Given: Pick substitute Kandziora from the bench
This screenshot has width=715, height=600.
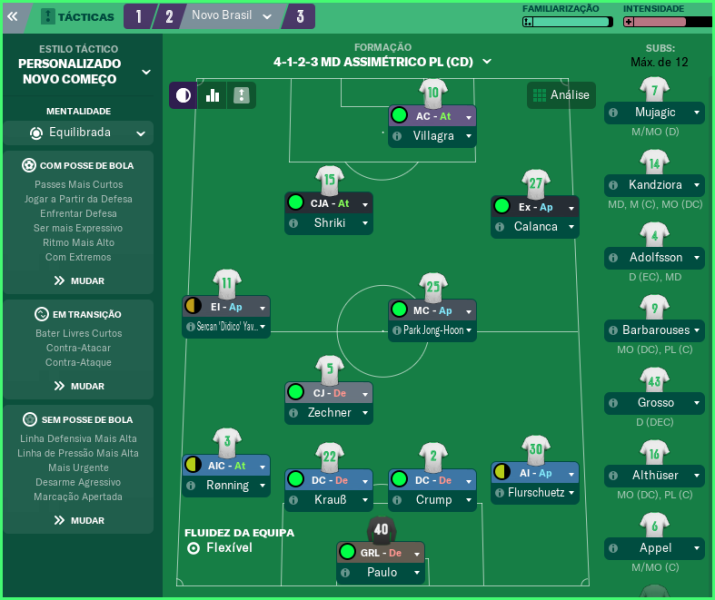Looking at the screenshot, I should pos(655,185).
